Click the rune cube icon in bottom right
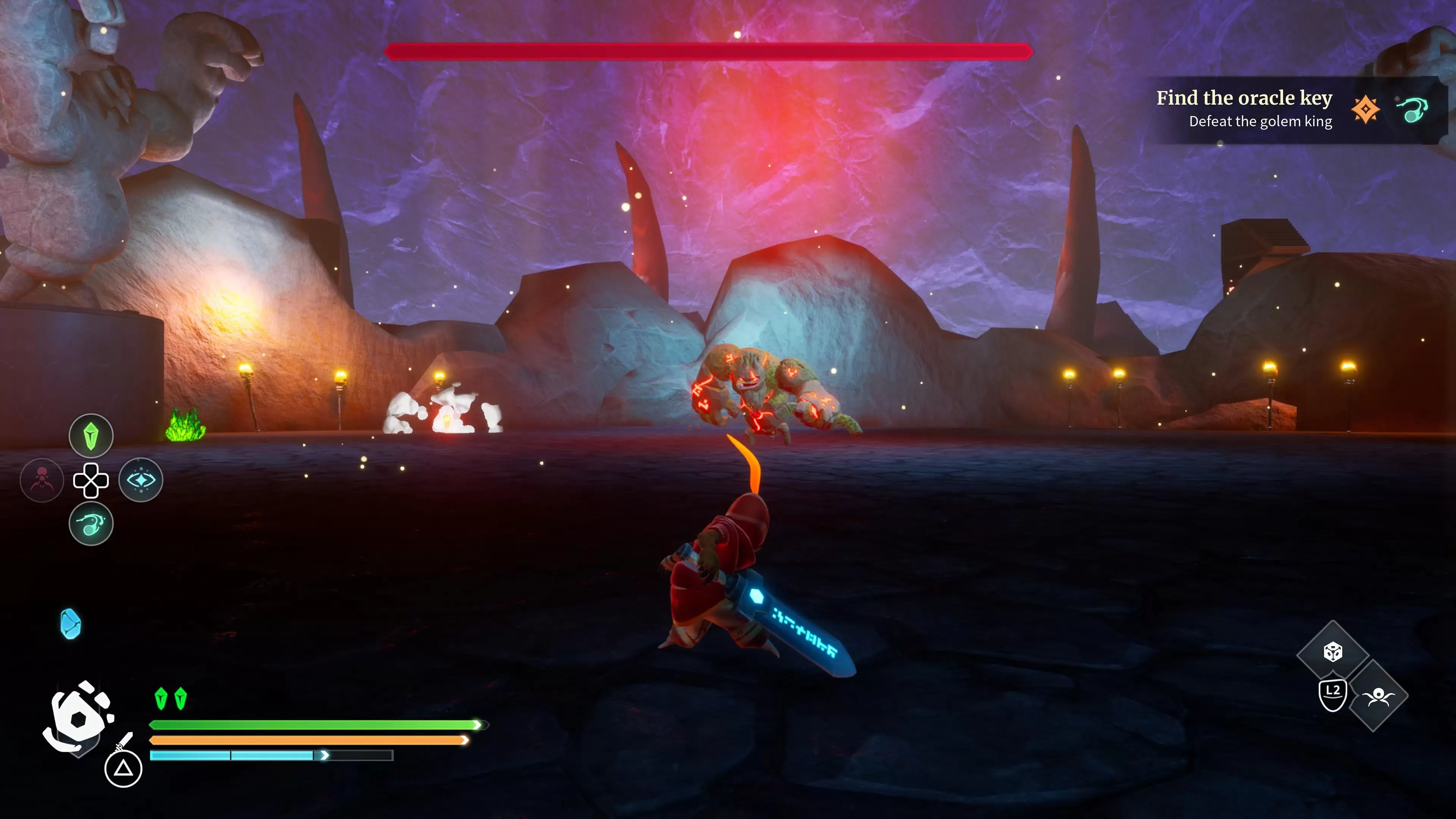The image size is (1456, 819). pos(1333,652)
